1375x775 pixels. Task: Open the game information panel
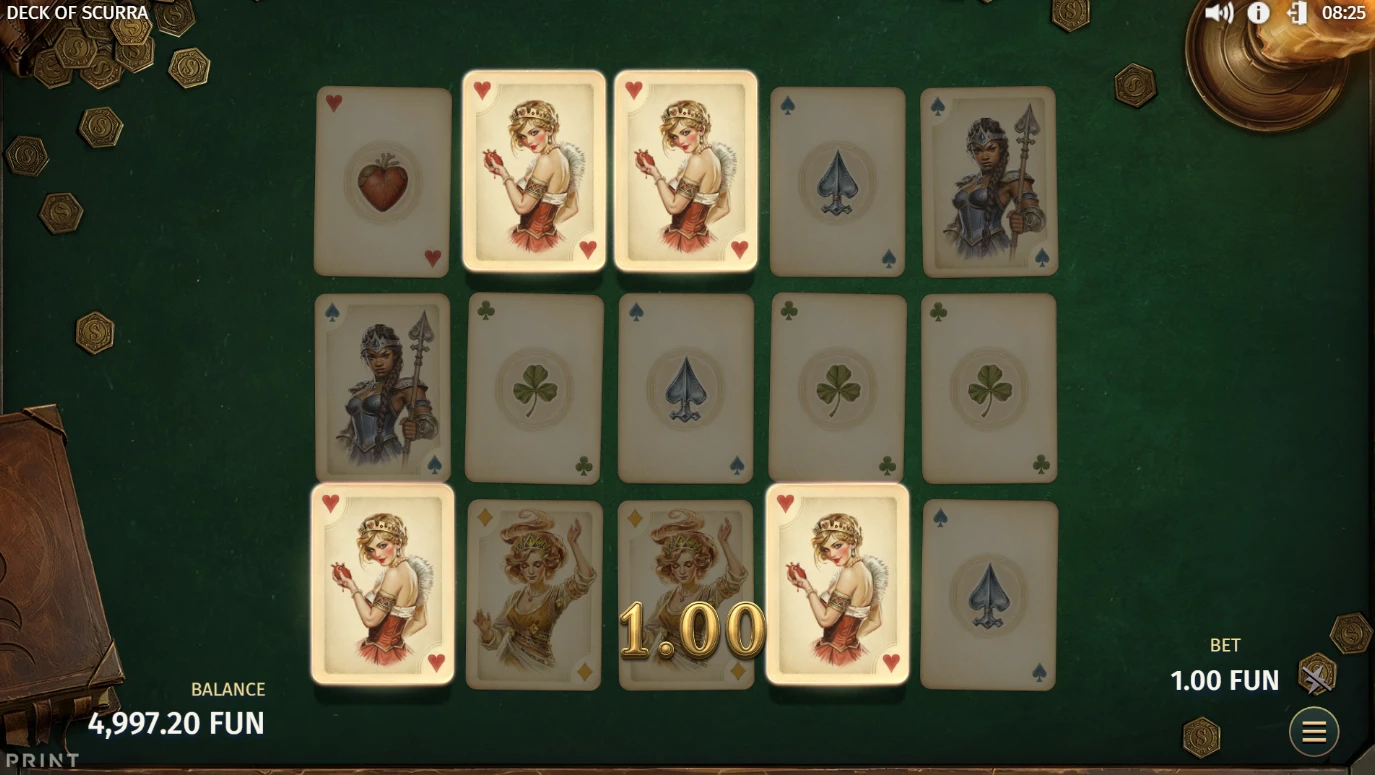click(1259, 13)
